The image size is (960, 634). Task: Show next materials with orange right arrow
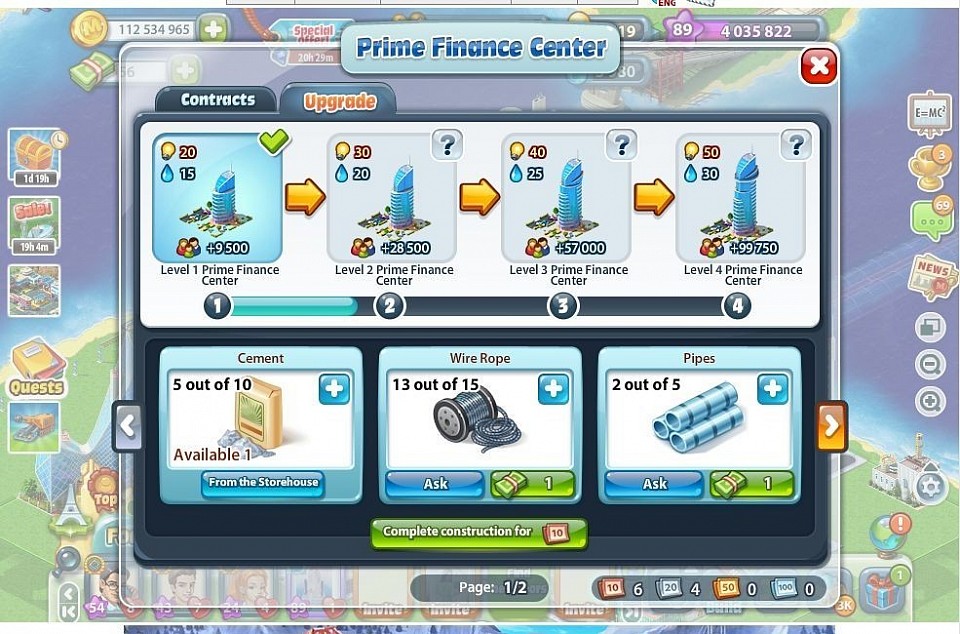coord(832,428)
